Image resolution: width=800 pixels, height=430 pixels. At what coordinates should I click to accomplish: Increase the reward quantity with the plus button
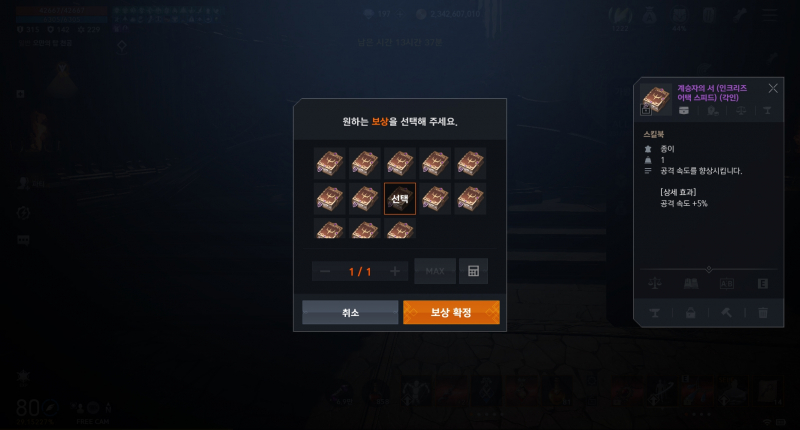tap(395, 271)
